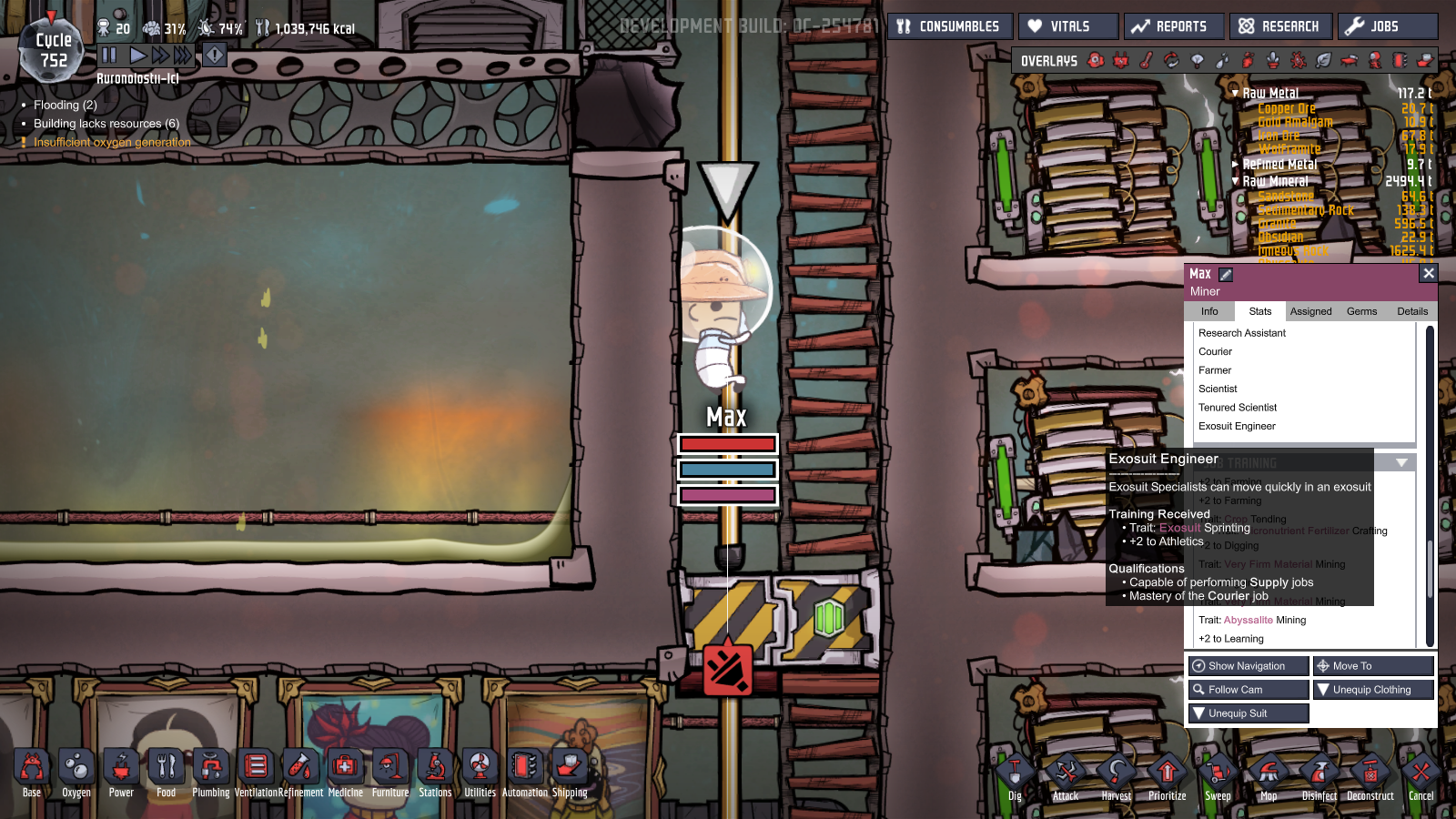This screenshot has height=819, width=1456.
Task: Click the Show Navigation button
Action: (x=1248, y=665)
